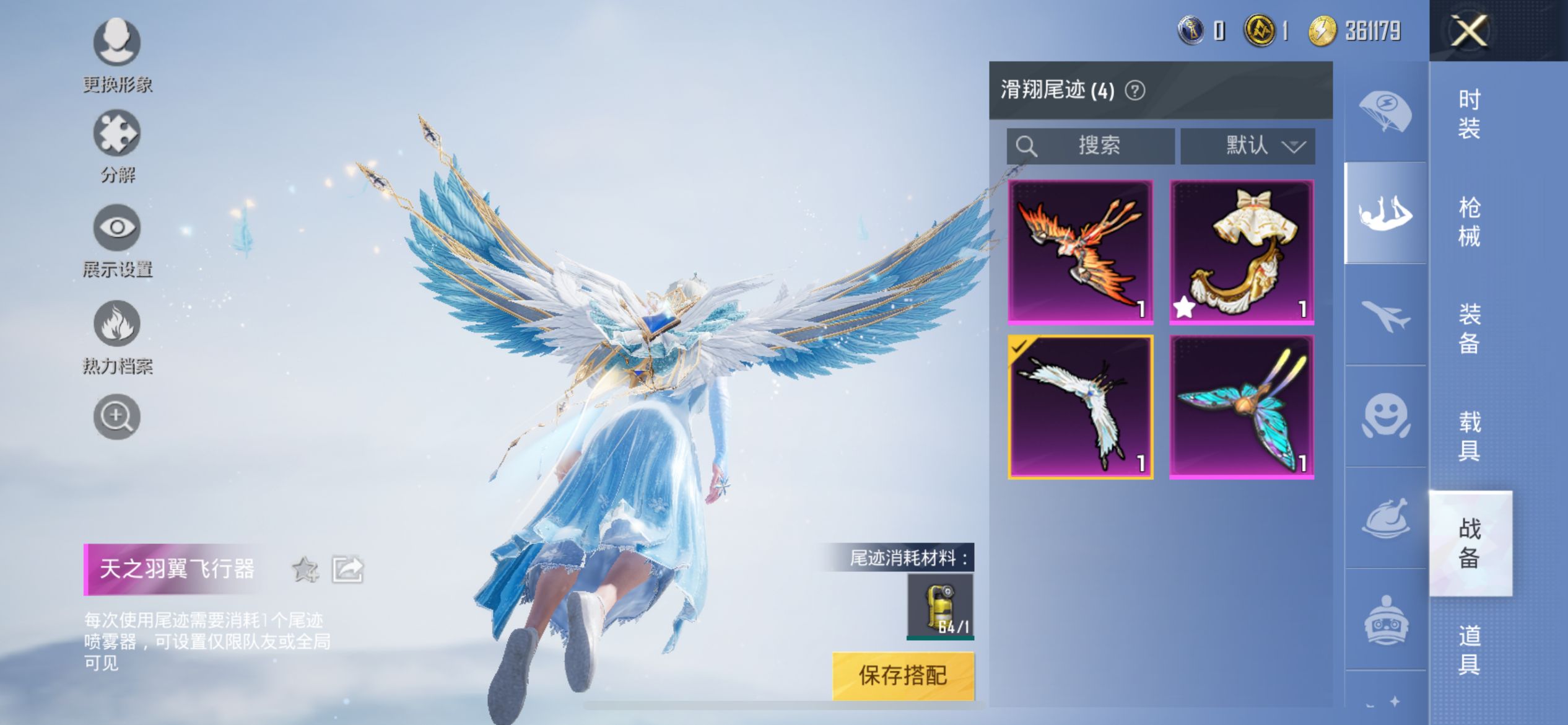Select the fire phoenix wings trail
1568x725 pixels.
pos(1081,252)
